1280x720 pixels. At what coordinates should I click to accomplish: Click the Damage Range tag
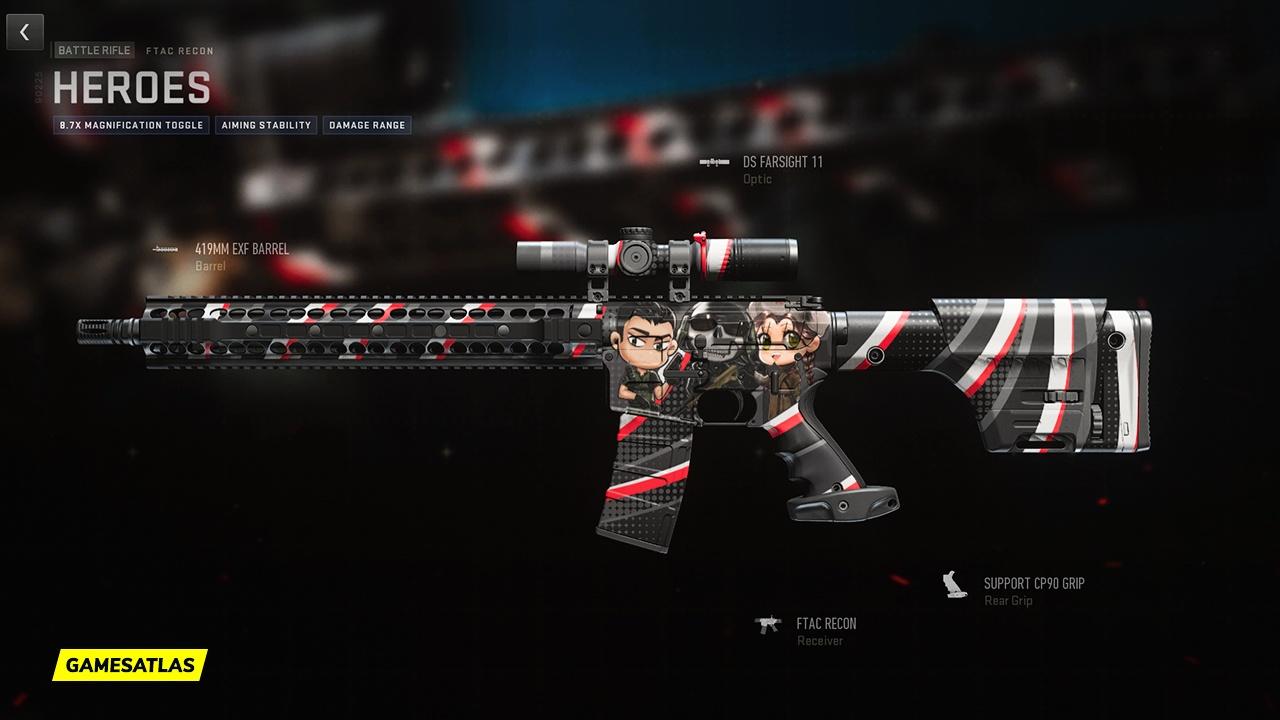[367, 126]
